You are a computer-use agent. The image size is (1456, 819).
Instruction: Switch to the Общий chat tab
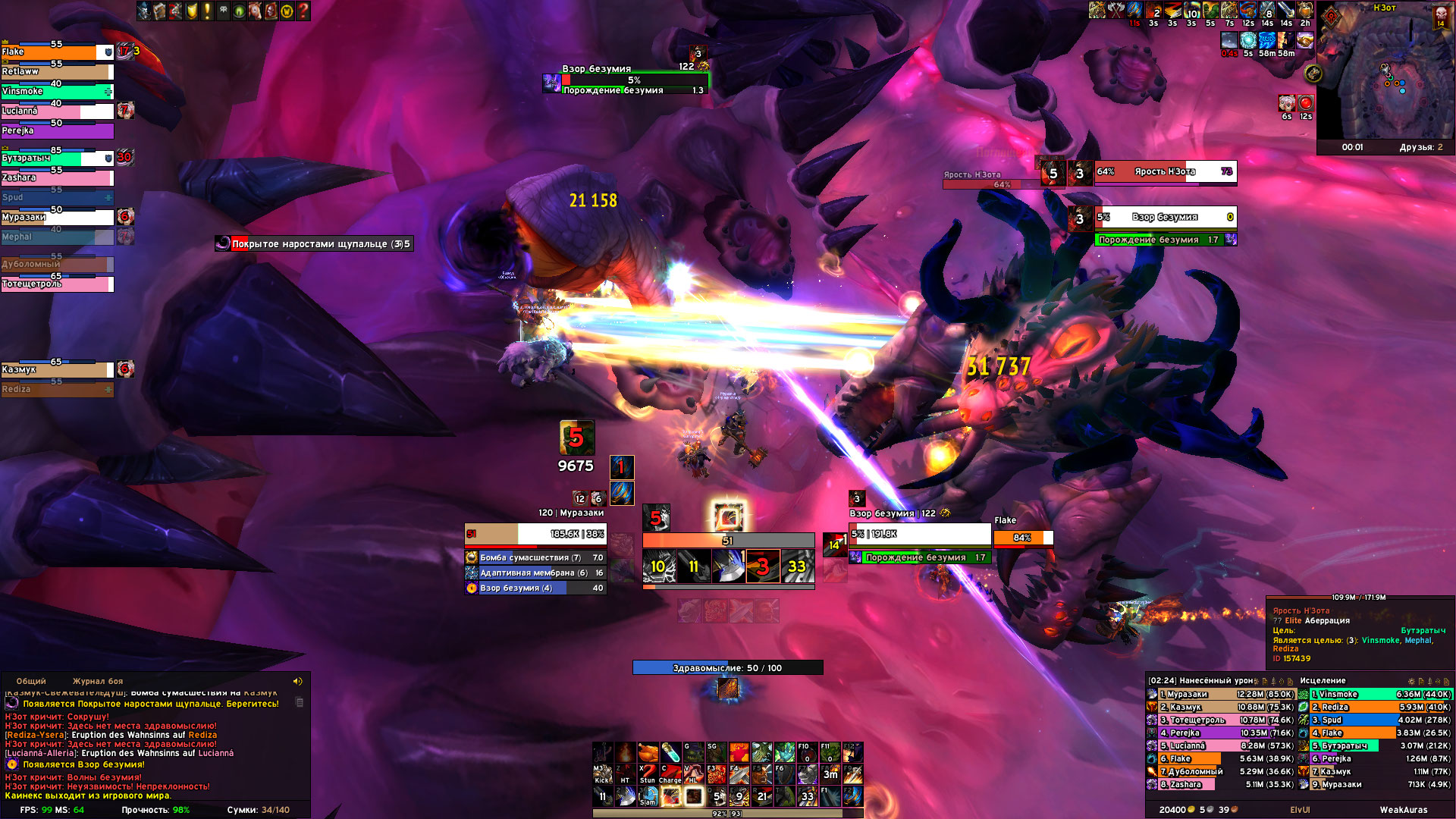pos(31,681)
